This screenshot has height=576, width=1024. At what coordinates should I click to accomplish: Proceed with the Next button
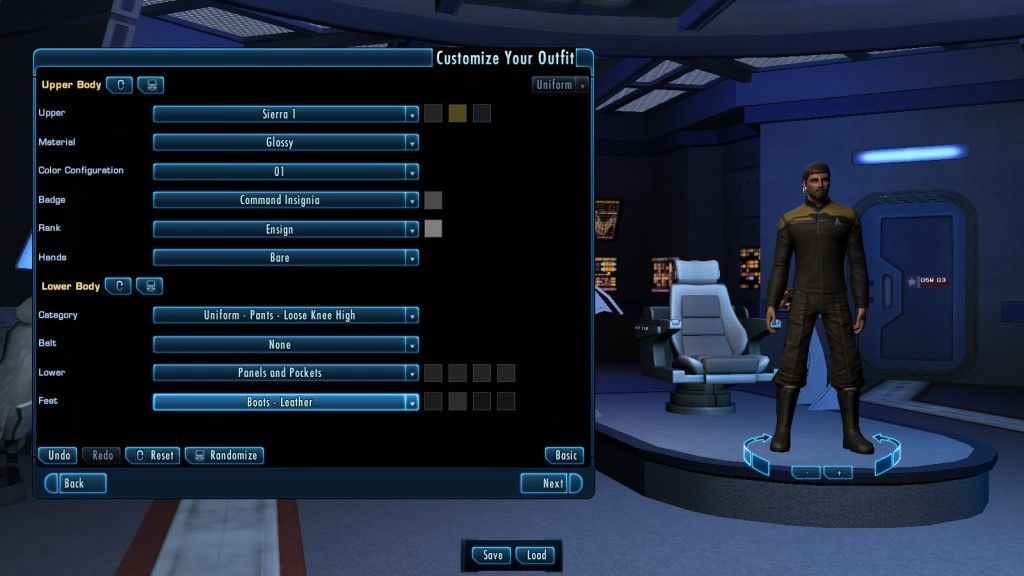tap(552, 483)
